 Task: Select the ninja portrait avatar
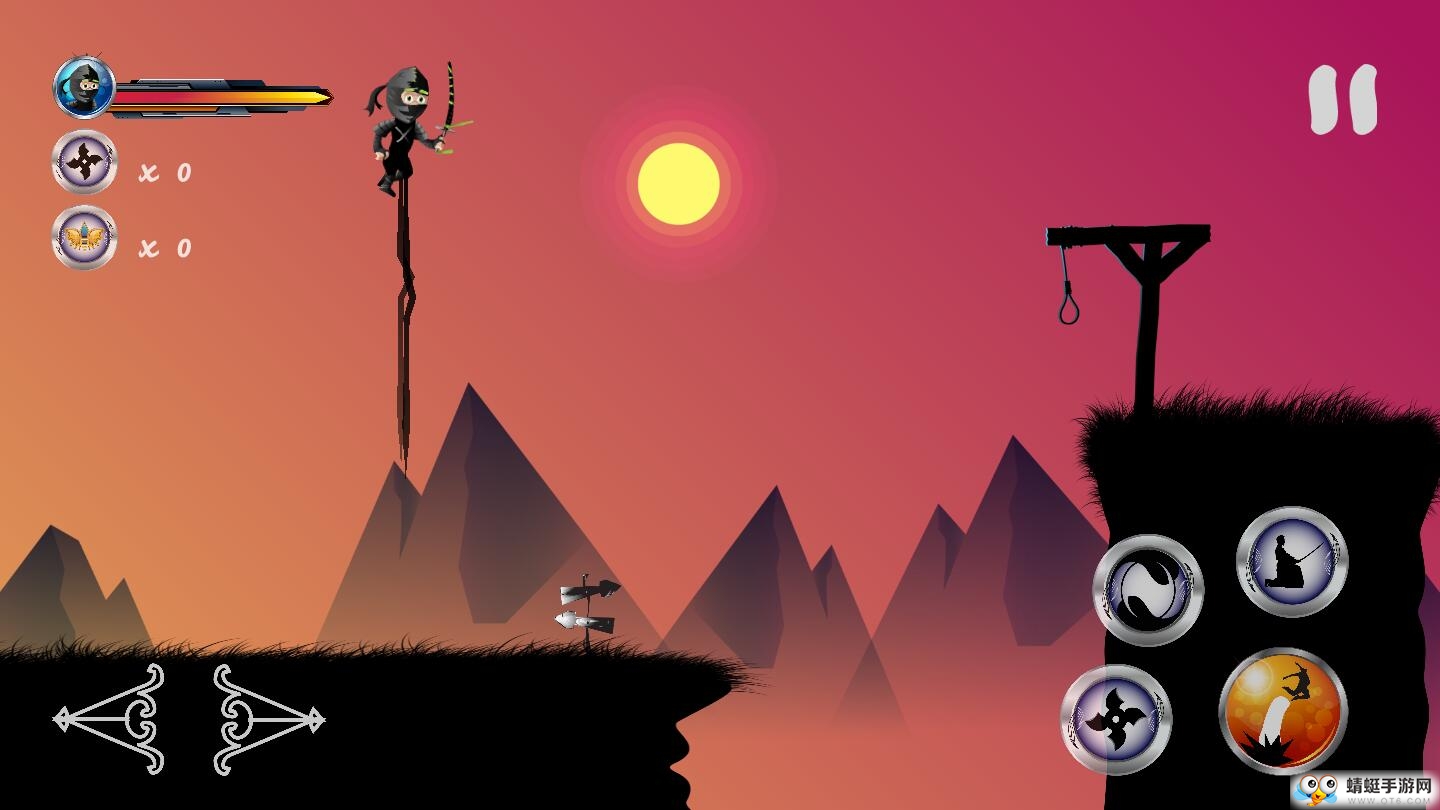pos(84,88)
